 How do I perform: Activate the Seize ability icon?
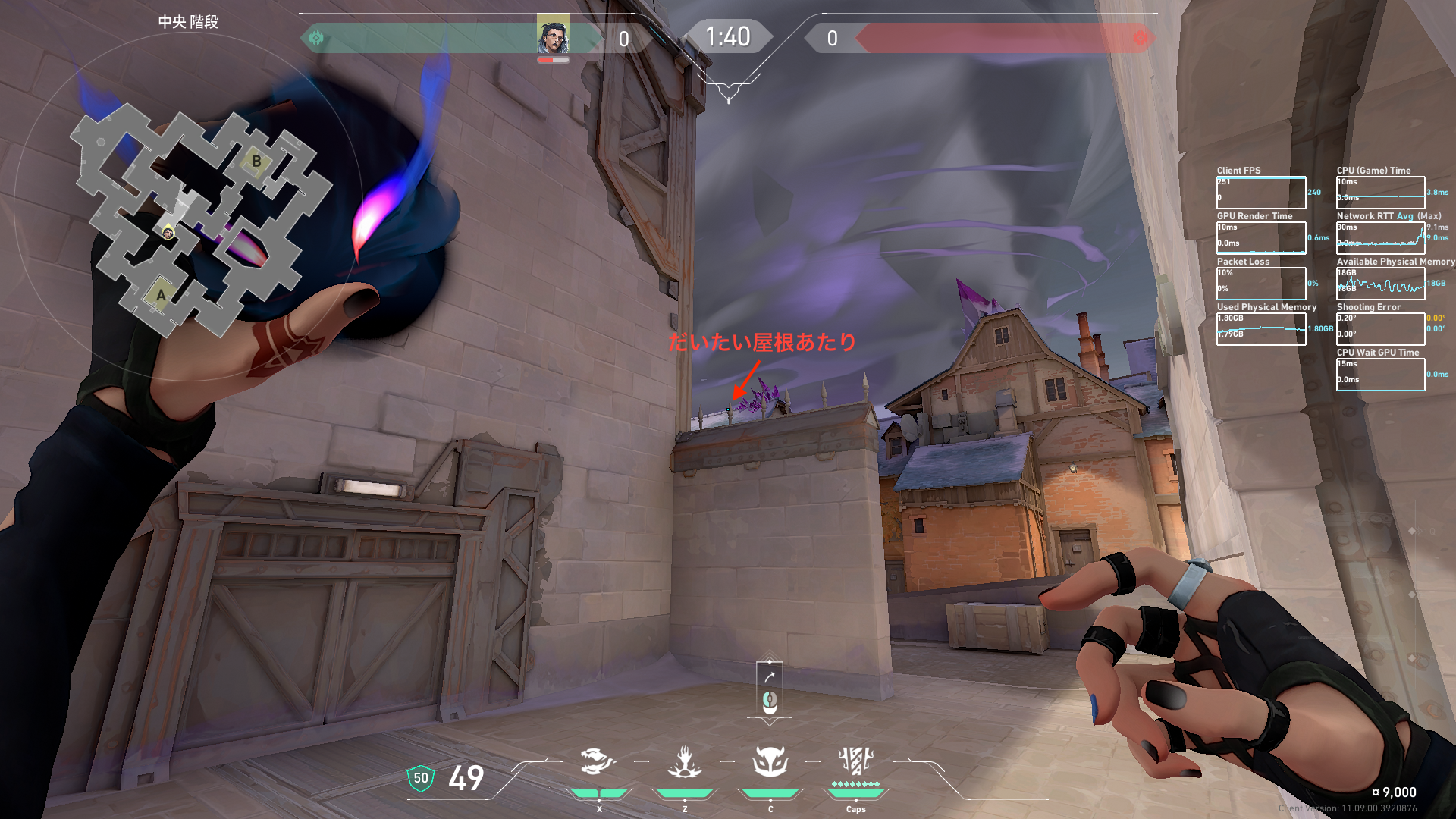[685, 761]
